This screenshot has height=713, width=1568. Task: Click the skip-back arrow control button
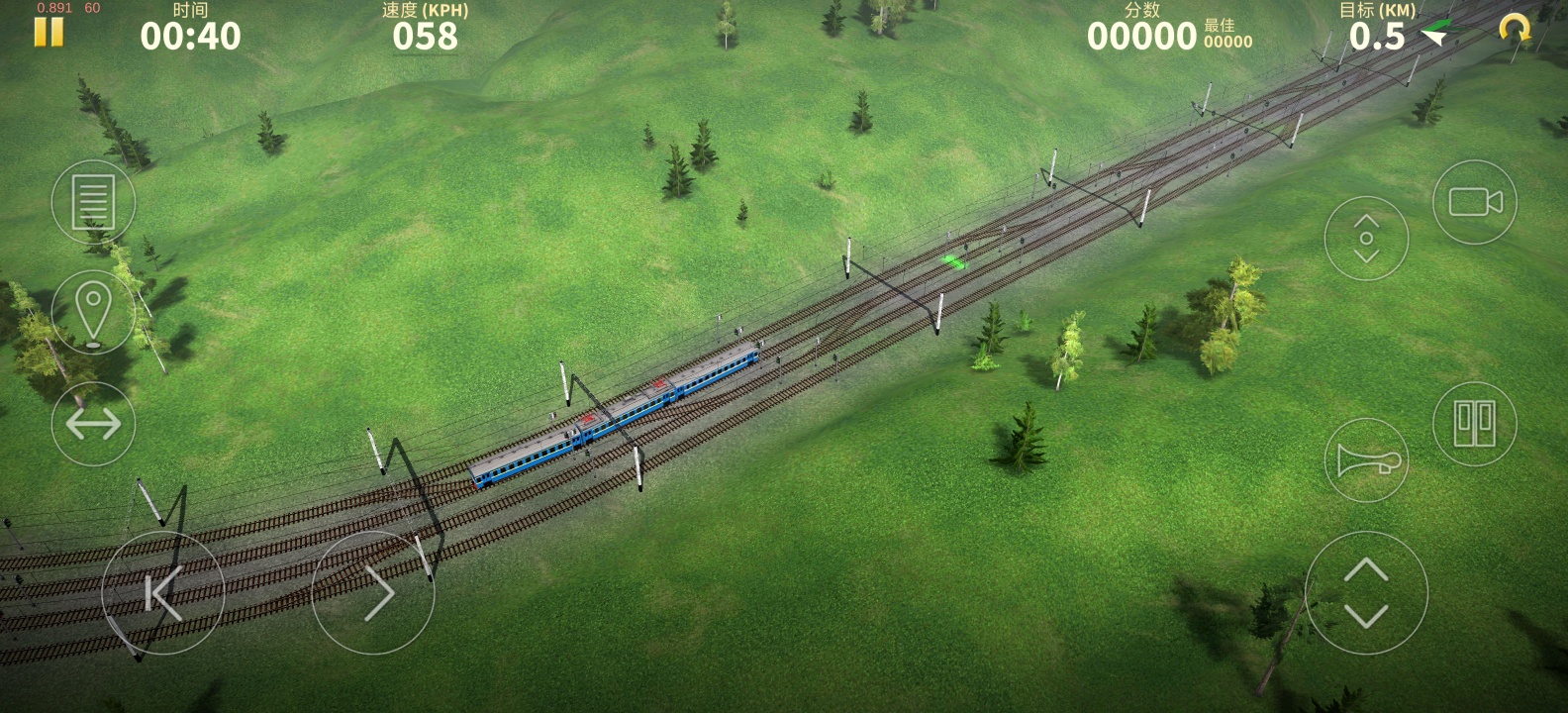point(163,593)
